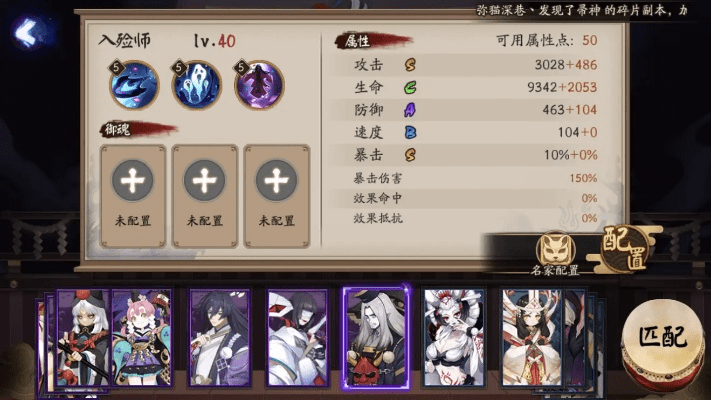Open 名家配置 mask icon presets

click(x=555, y=252)
